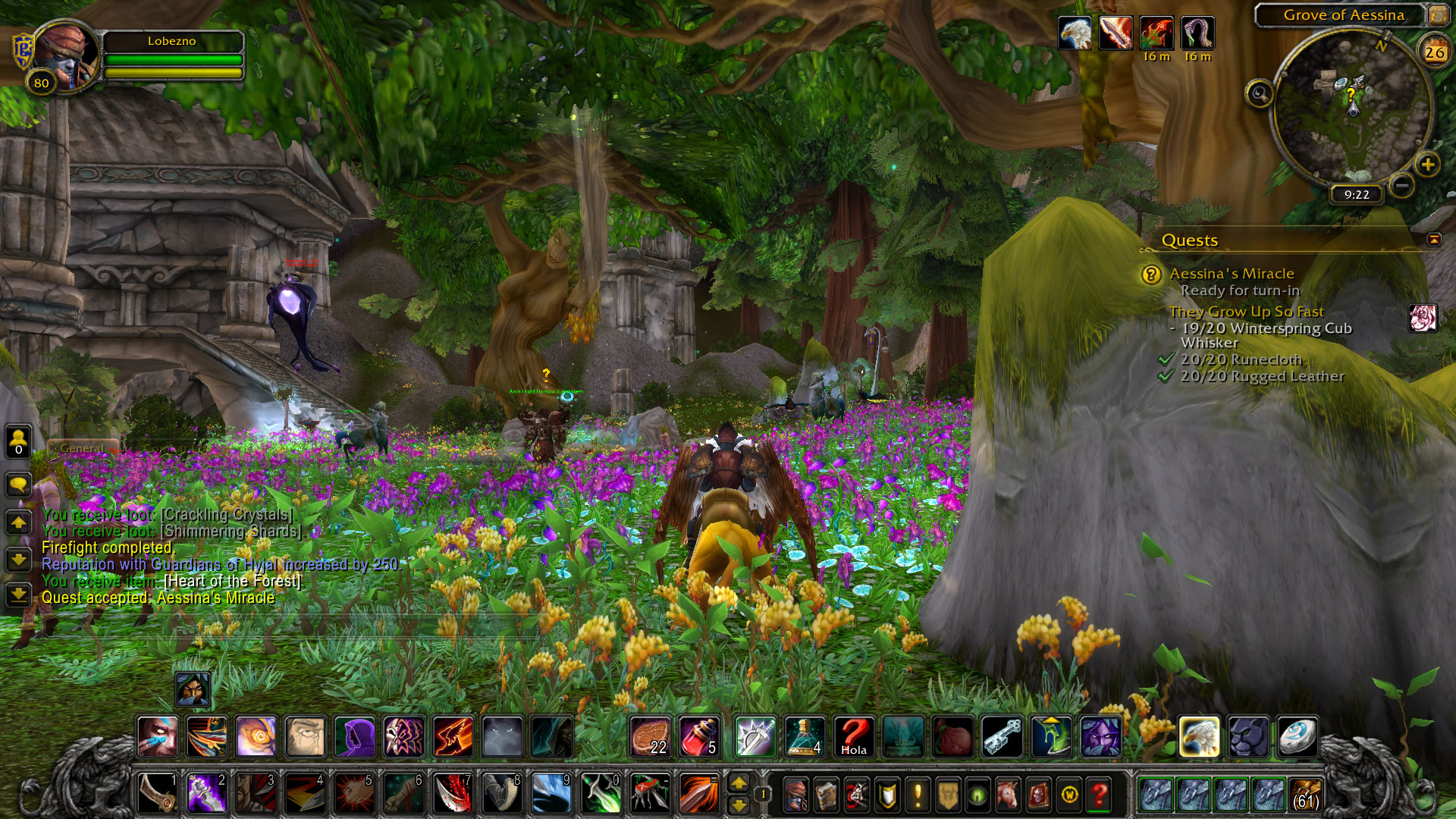1456x819 pixels.
Task: Zoom out the minimap
Action: pos(1401,185)
